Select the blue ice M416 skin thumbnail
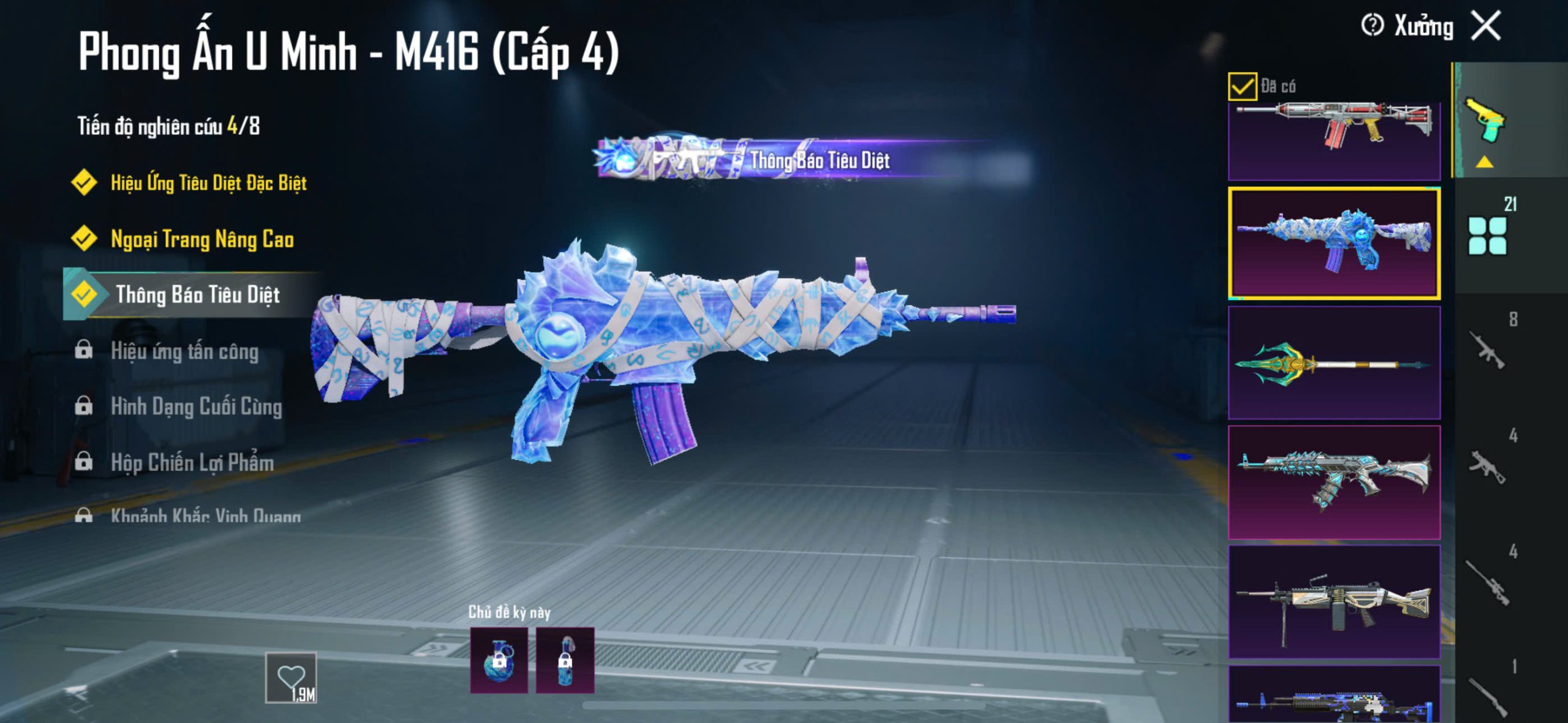Image resolution: width=1568 pixels, height=723 pixels. 1334,244
